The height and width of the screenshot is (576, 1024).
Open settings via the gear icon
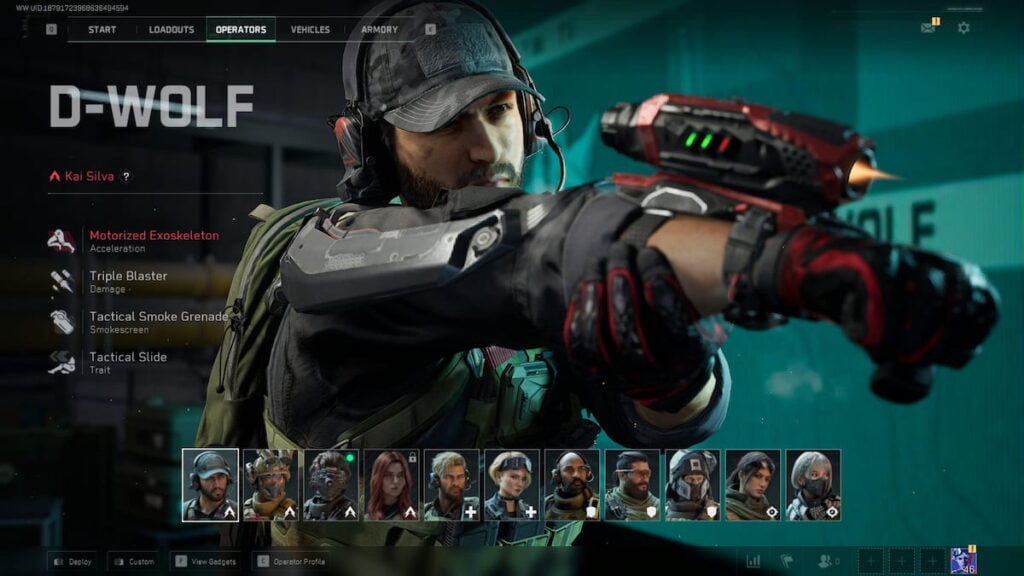(x=963, y=28)
